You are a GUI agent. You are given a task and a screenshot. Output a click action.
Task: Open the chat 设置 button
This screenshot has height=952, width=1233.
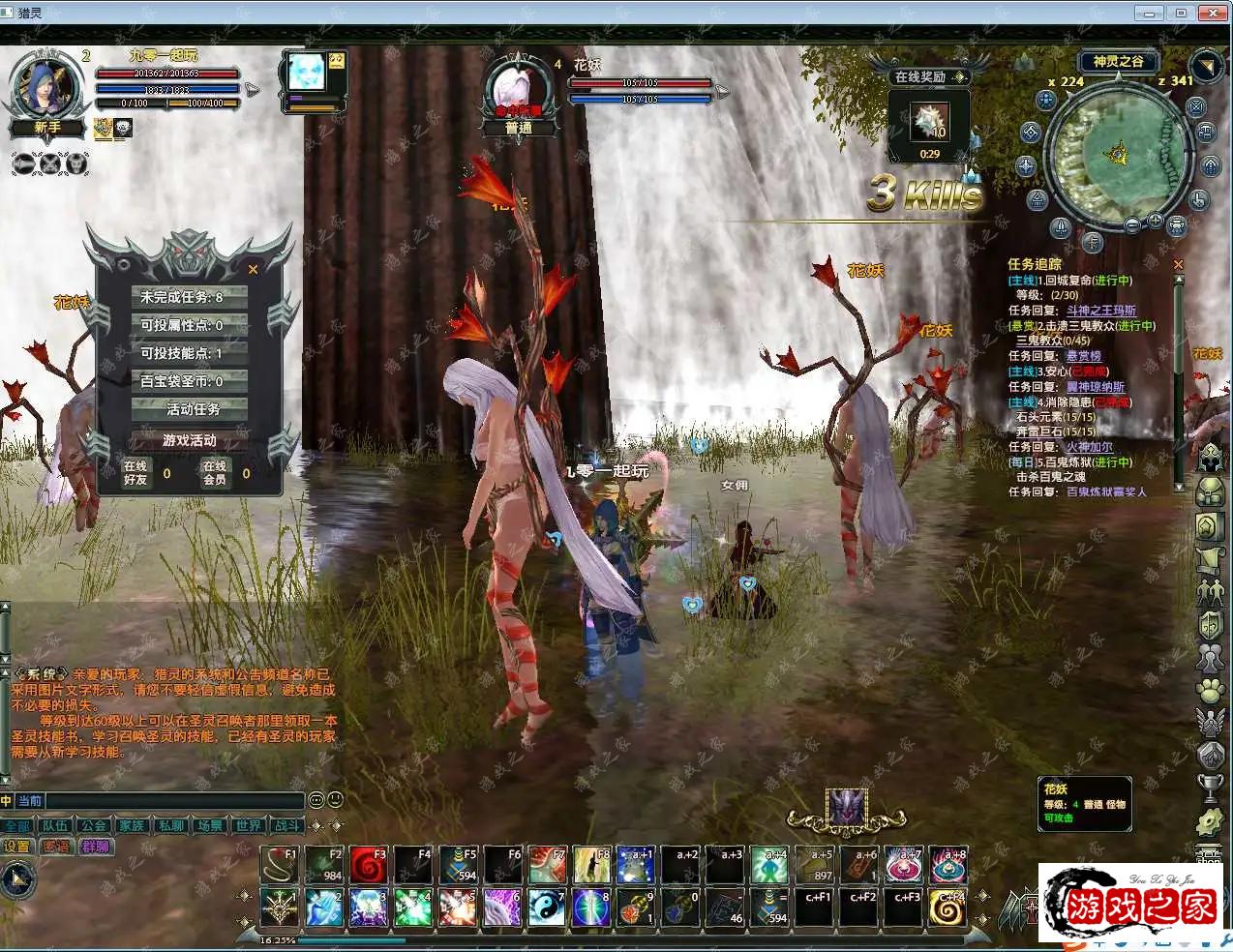tap(18, 847)
